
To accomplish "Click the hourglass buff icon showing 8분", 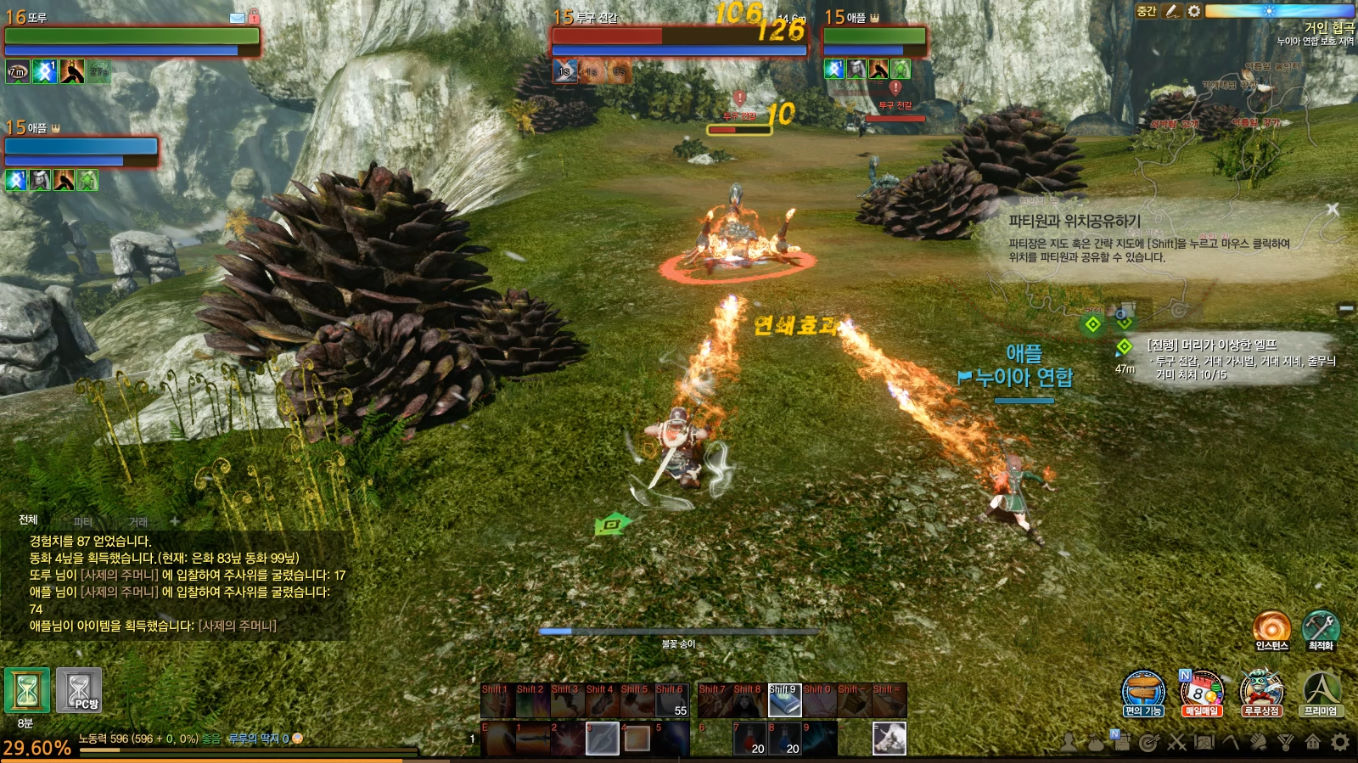I will [x=27, y=690].
